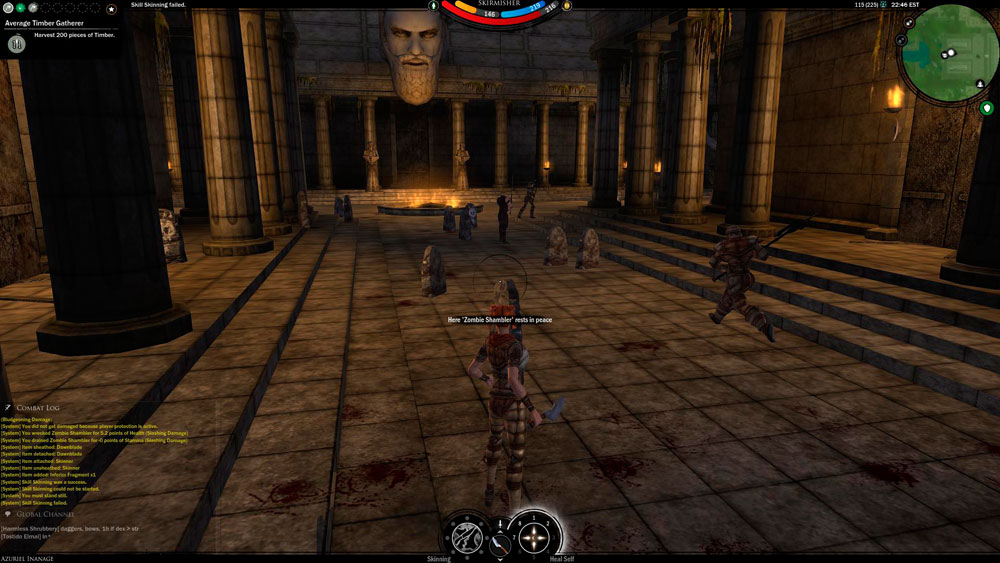
Task: Click the upper round button on the minimap's edge
Action: pos(909,22)
